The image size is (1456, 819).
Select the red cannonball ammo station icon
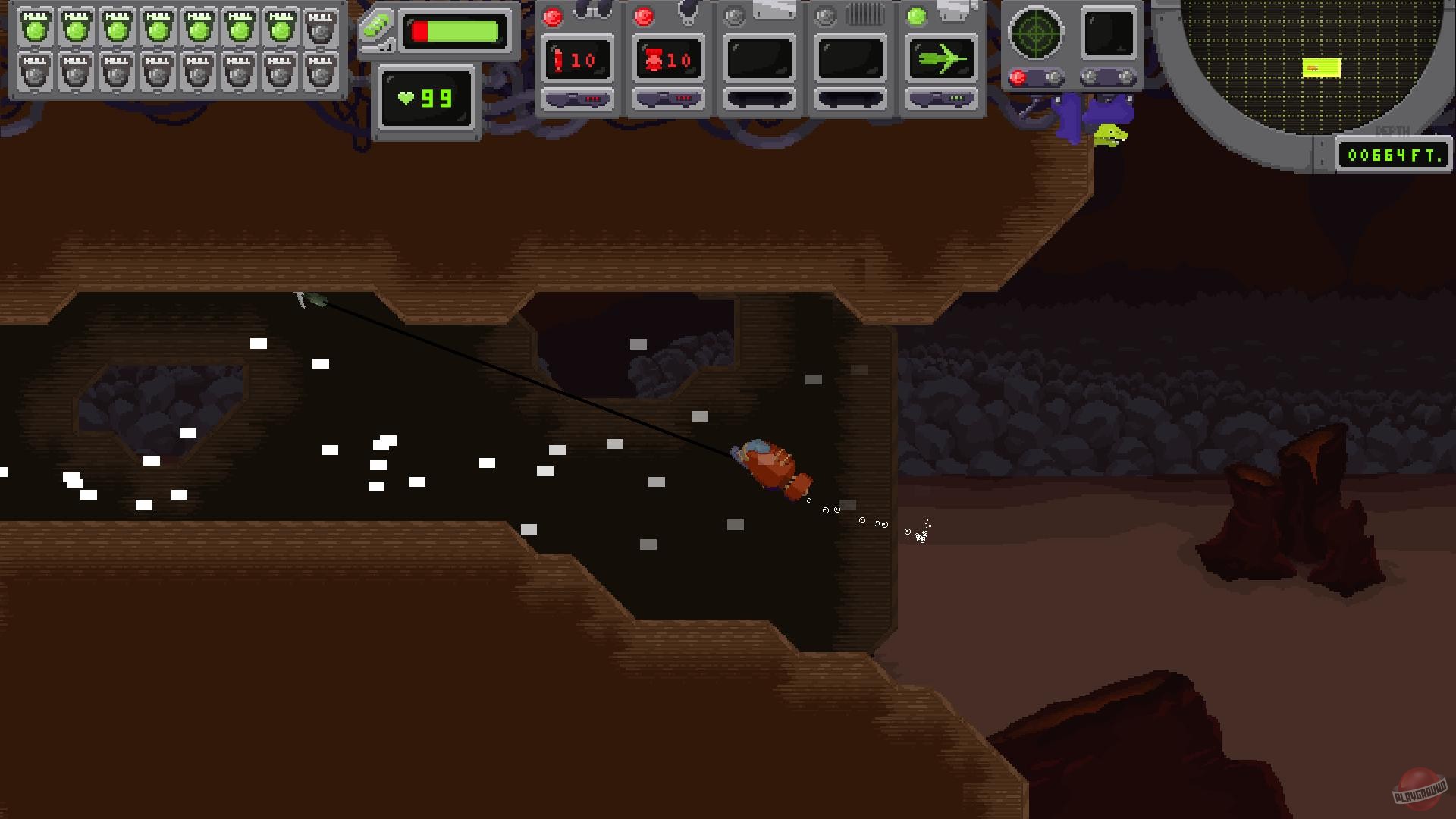[x=653, y=61]
